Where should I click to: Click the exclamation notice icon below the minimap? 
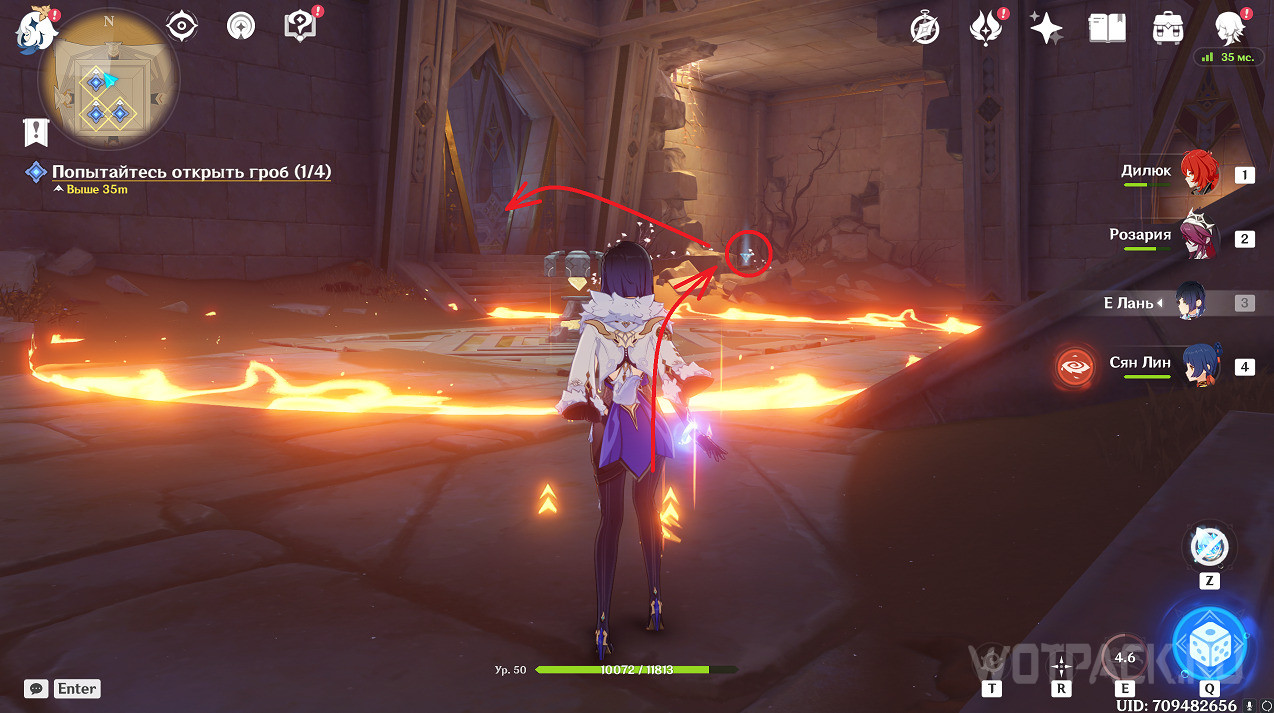pos(37,131)
